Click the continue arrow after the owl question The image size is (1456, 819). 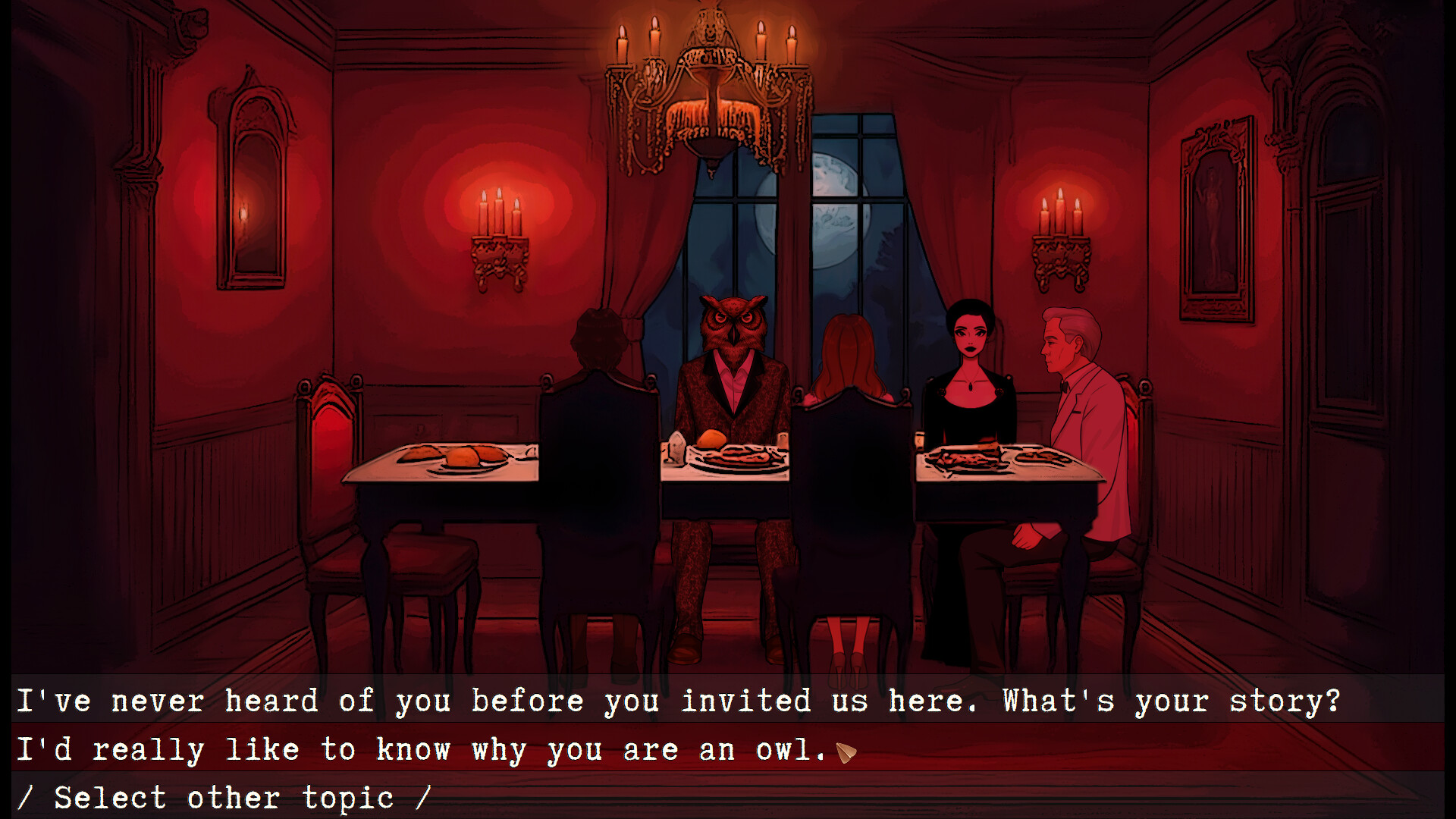click(x=846, y=750)
